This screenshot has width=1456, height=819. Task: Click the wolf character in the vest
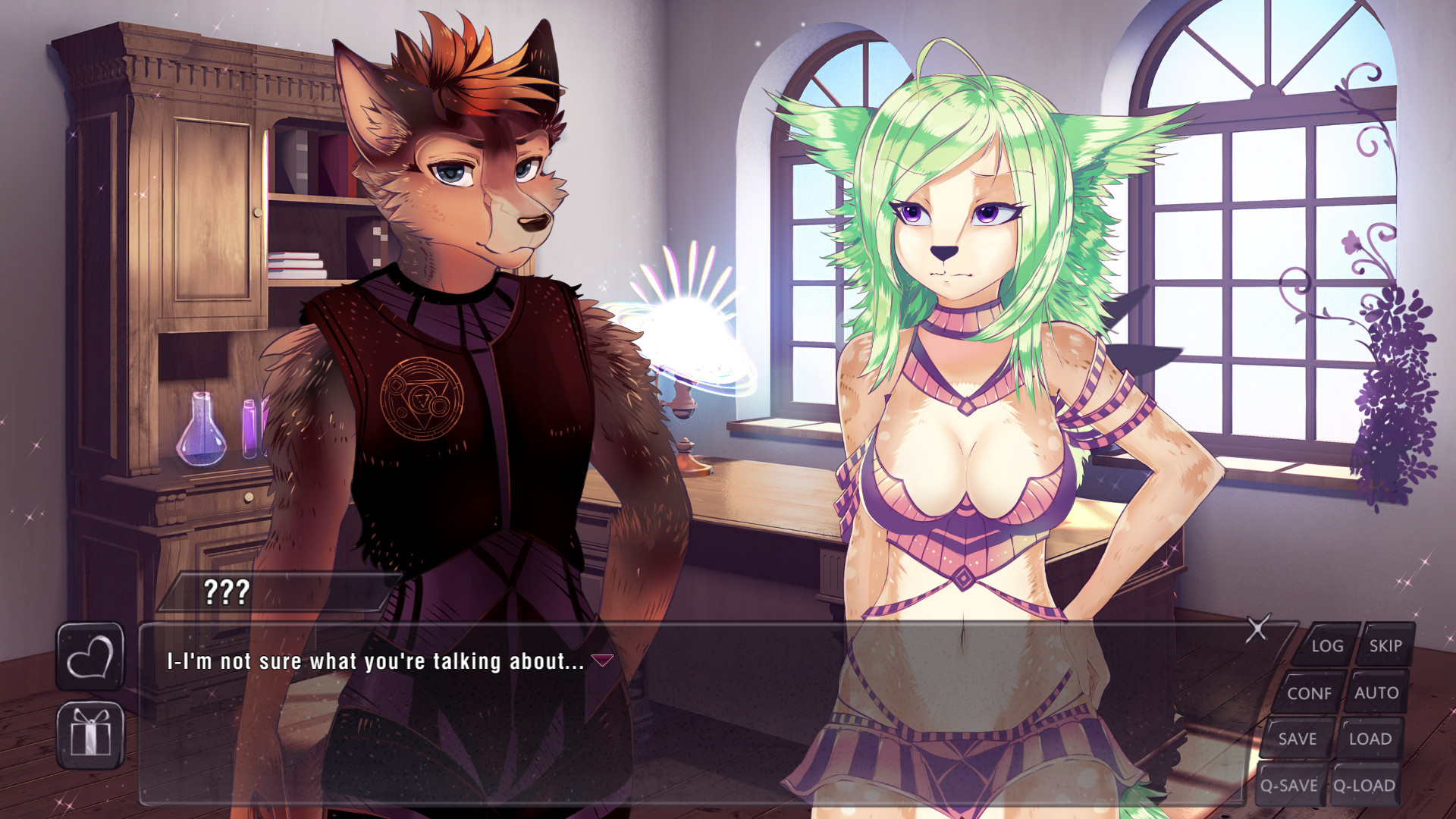(x=455, y=341)
